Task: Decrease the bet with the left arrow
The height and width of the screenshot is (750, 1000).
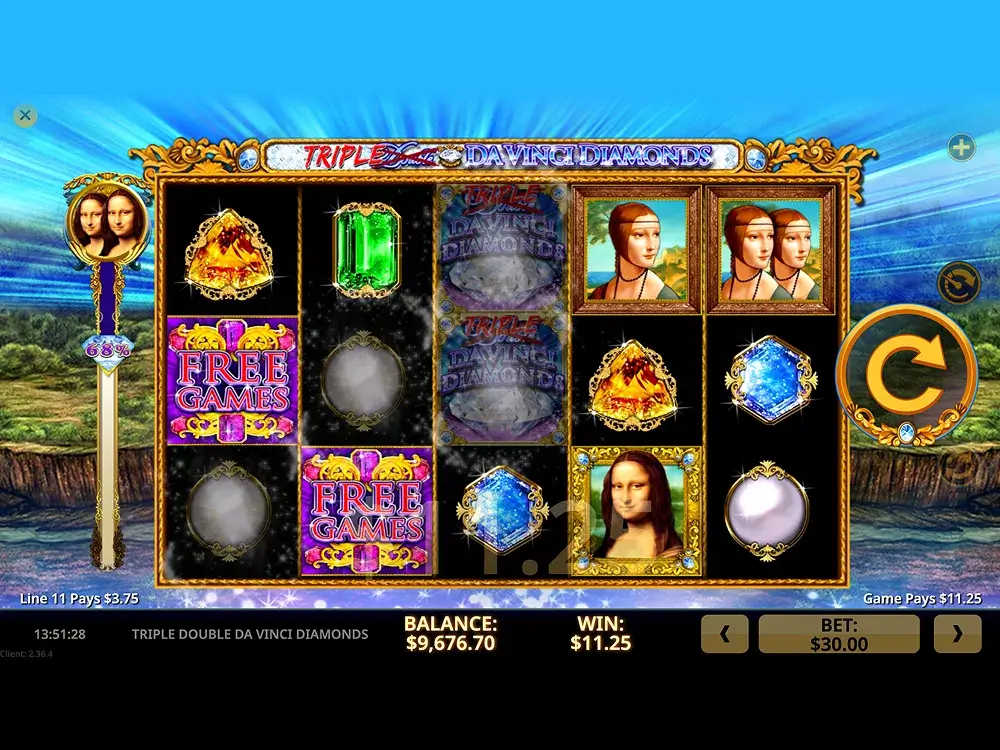Action: coord(725,634)
